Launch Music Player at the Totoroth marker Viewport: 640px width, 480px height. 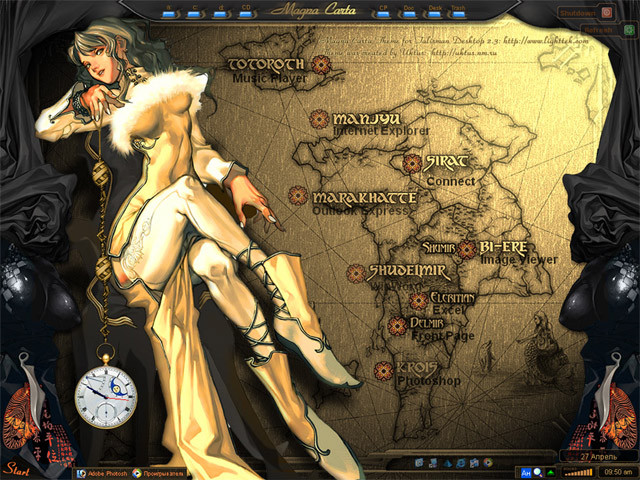321,65
